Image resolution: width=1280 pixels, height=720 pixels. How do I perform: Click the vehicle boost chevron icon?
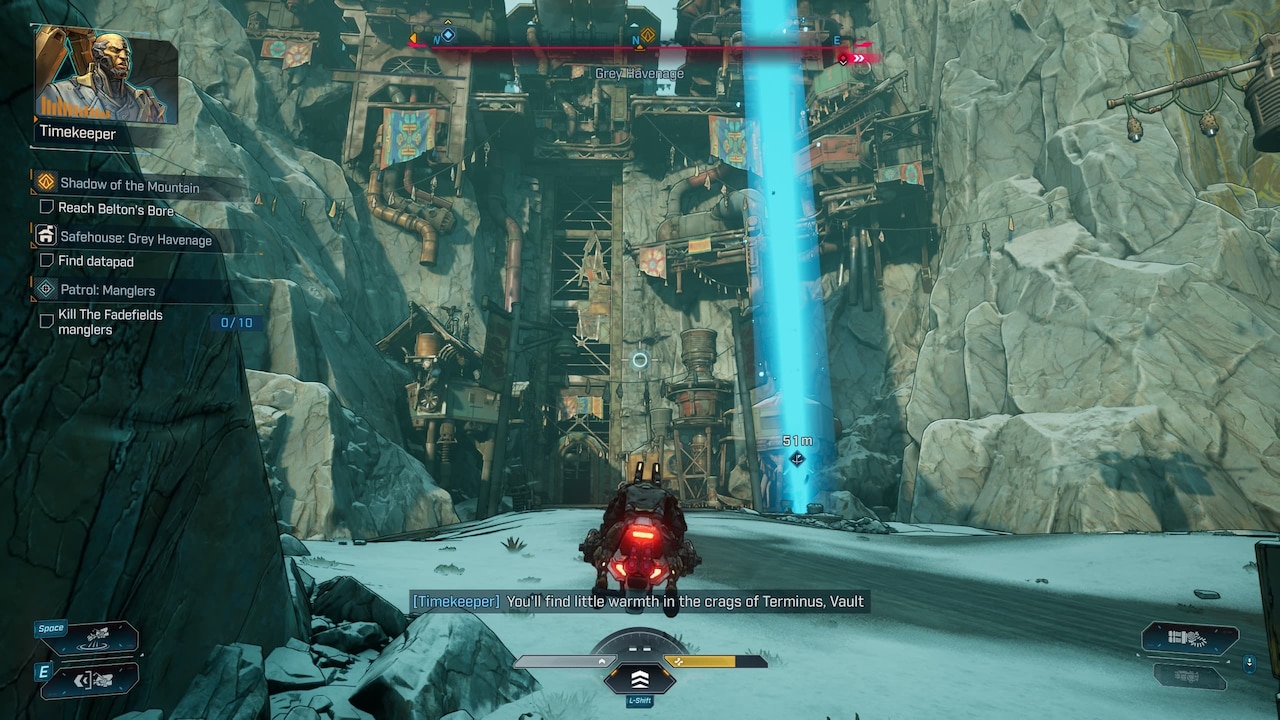tap(640, 679)
